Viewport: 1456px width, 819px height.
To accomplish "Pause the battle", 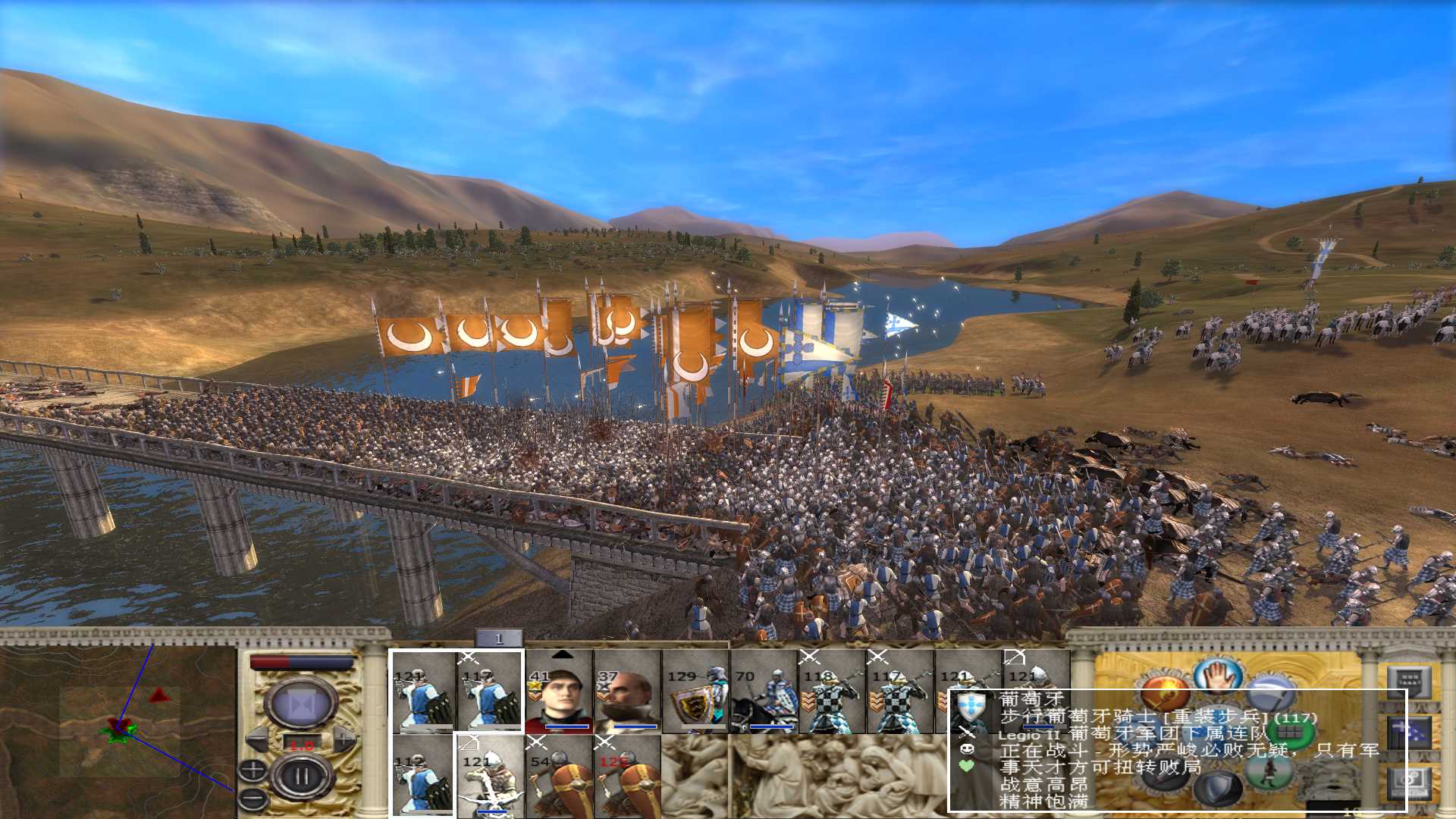I will coord(302,777).
